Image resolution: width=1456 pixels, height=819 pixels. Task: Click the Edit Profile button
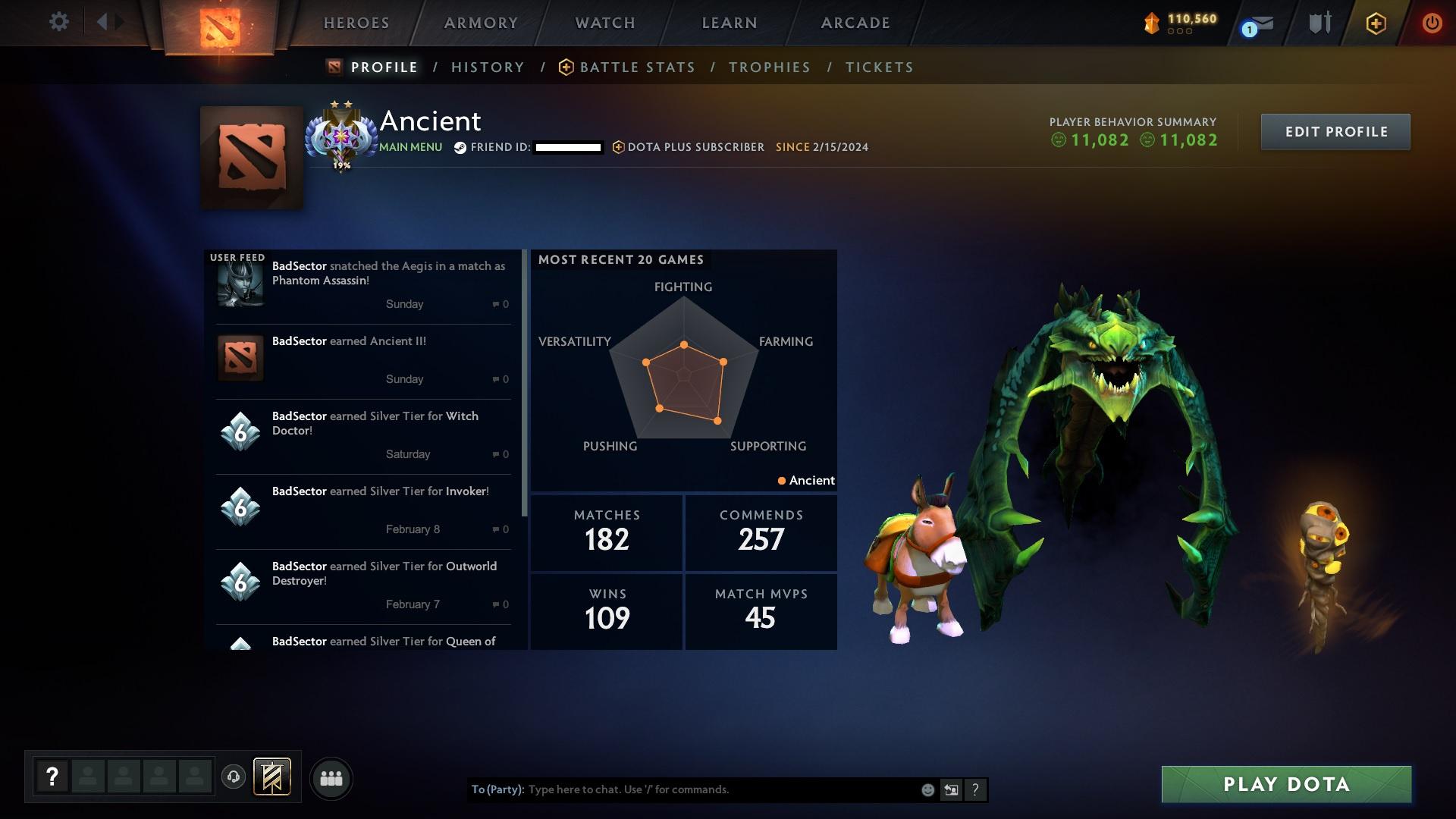point(1335,131)
